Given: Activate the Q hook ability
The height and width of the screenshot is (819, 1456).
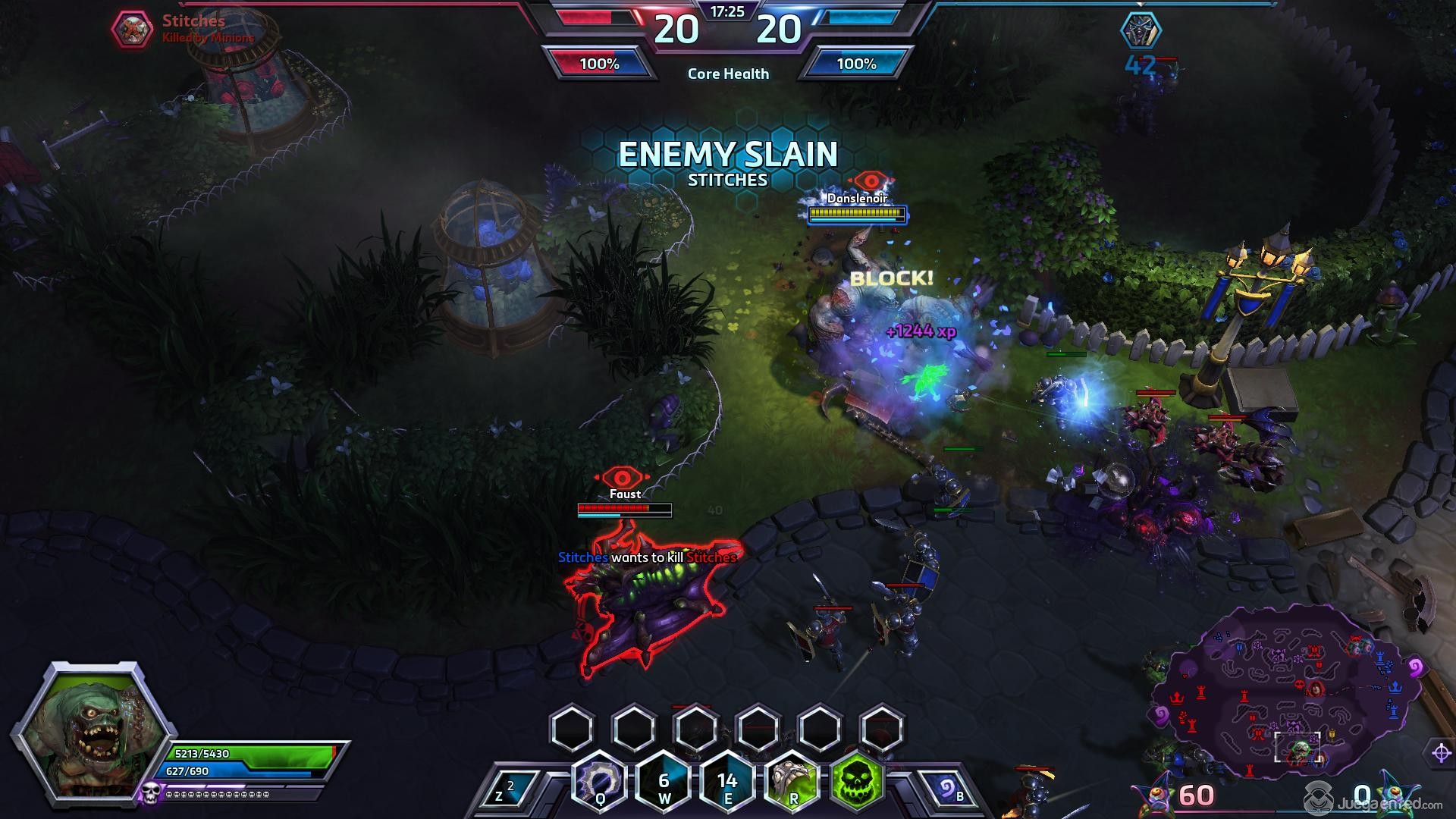Looking at the screenshot, I should coord(599,781).
